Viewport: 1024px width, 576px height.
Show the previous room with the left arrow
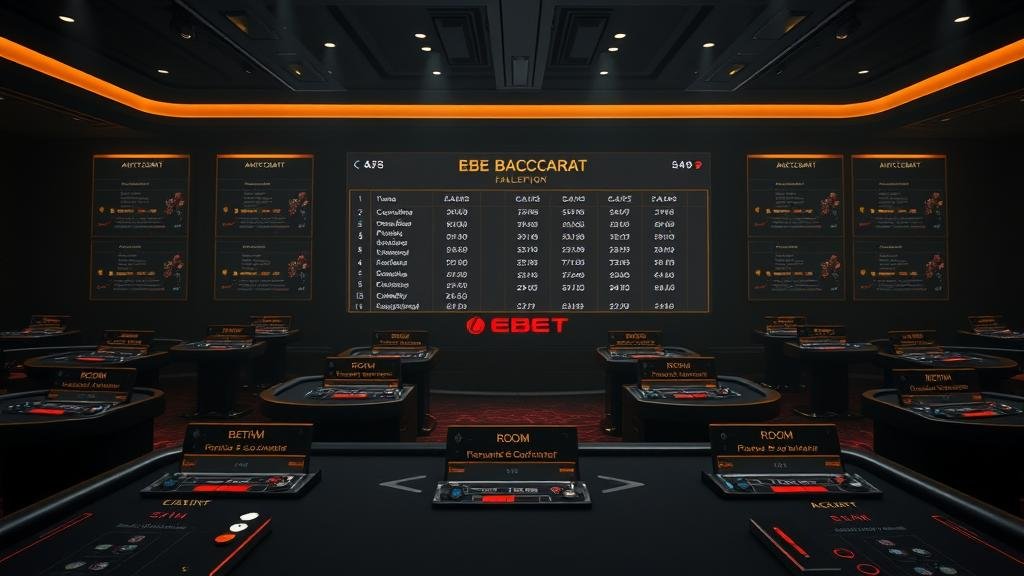(402, 484)
